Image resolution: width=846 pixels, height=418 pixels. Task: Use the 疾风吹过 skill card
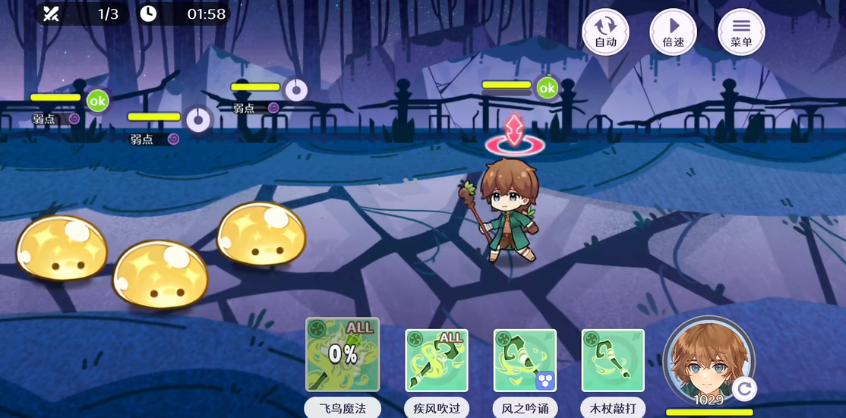(x=436, y=360)
